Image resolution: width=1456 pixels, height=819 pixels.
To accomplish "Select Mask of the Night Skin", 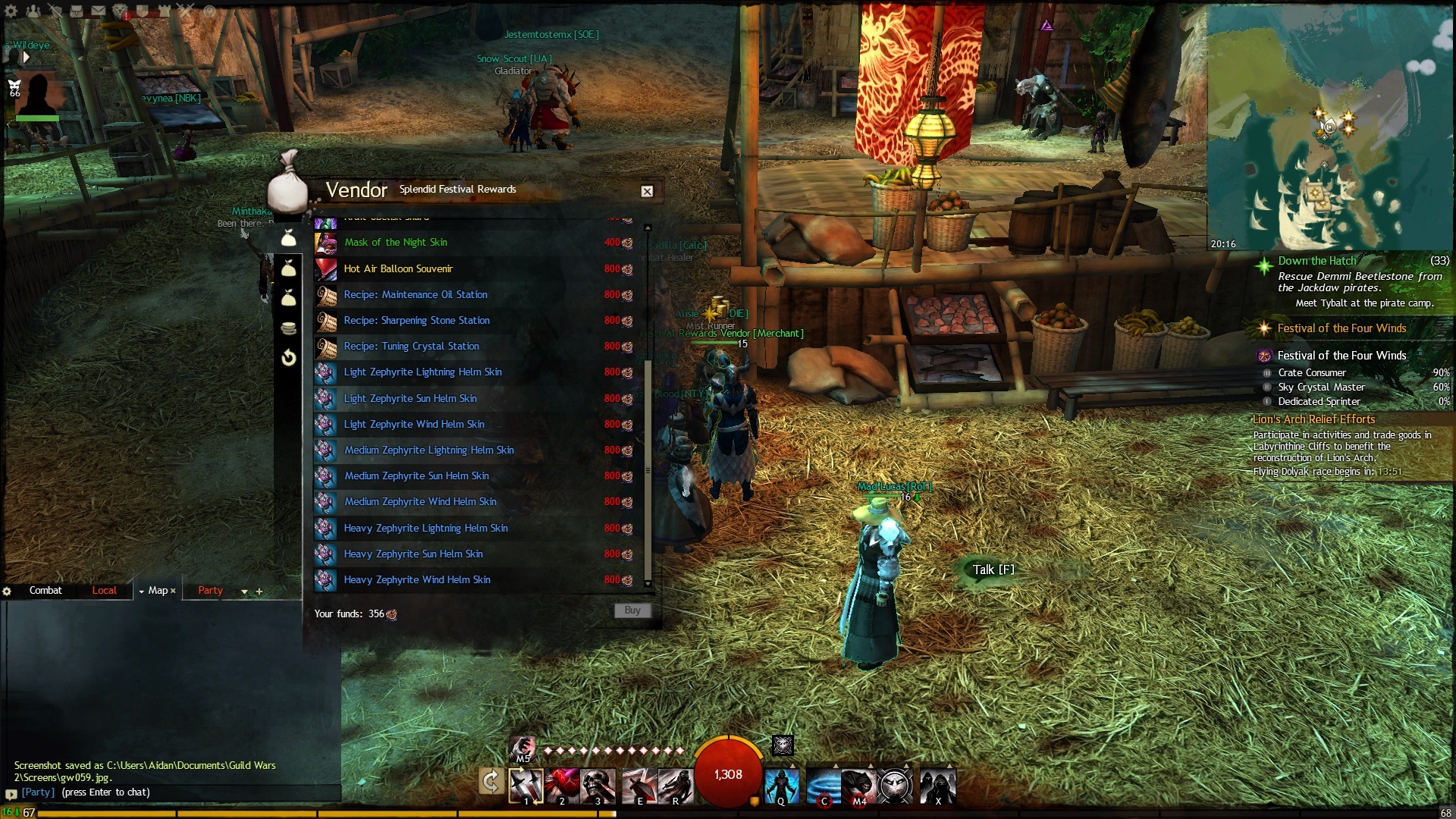I will pos(395,243).
